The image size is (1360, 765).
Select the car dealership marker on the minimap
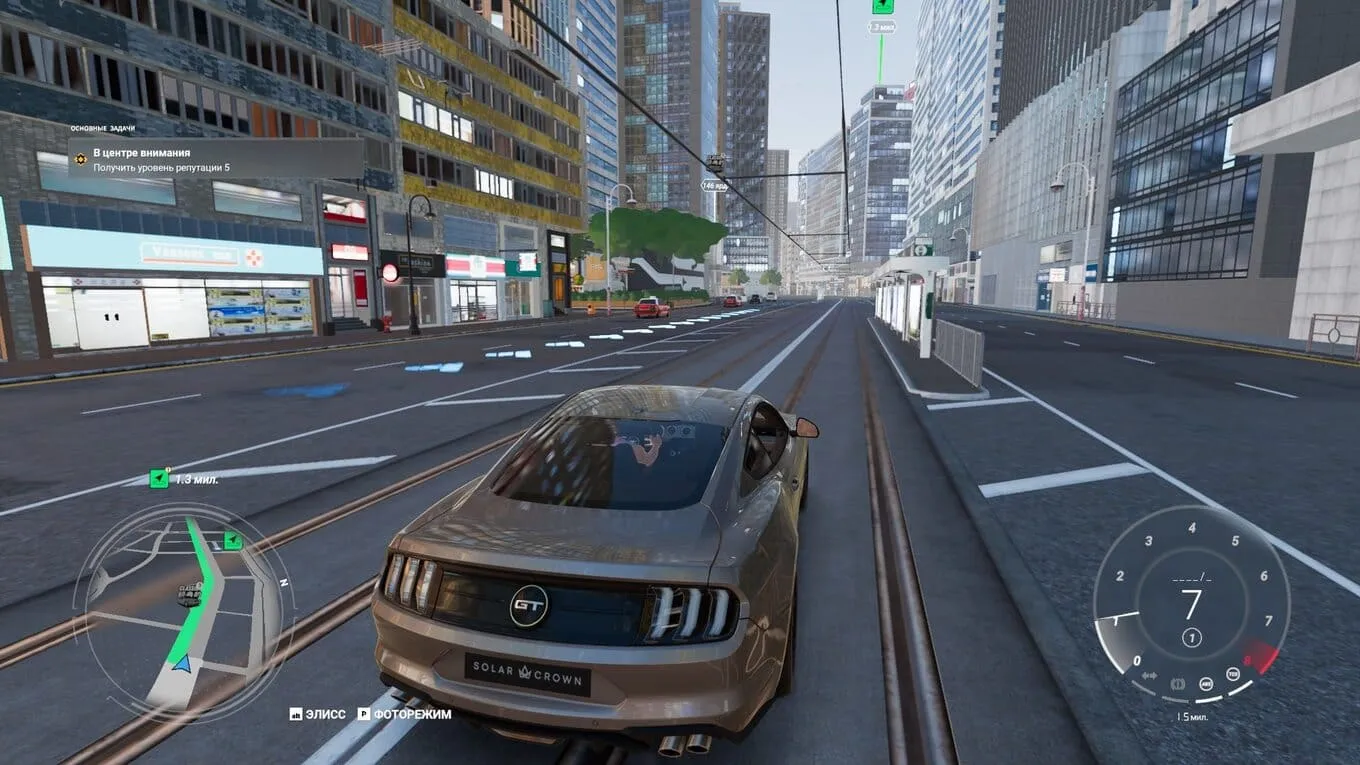pos(189,595)
